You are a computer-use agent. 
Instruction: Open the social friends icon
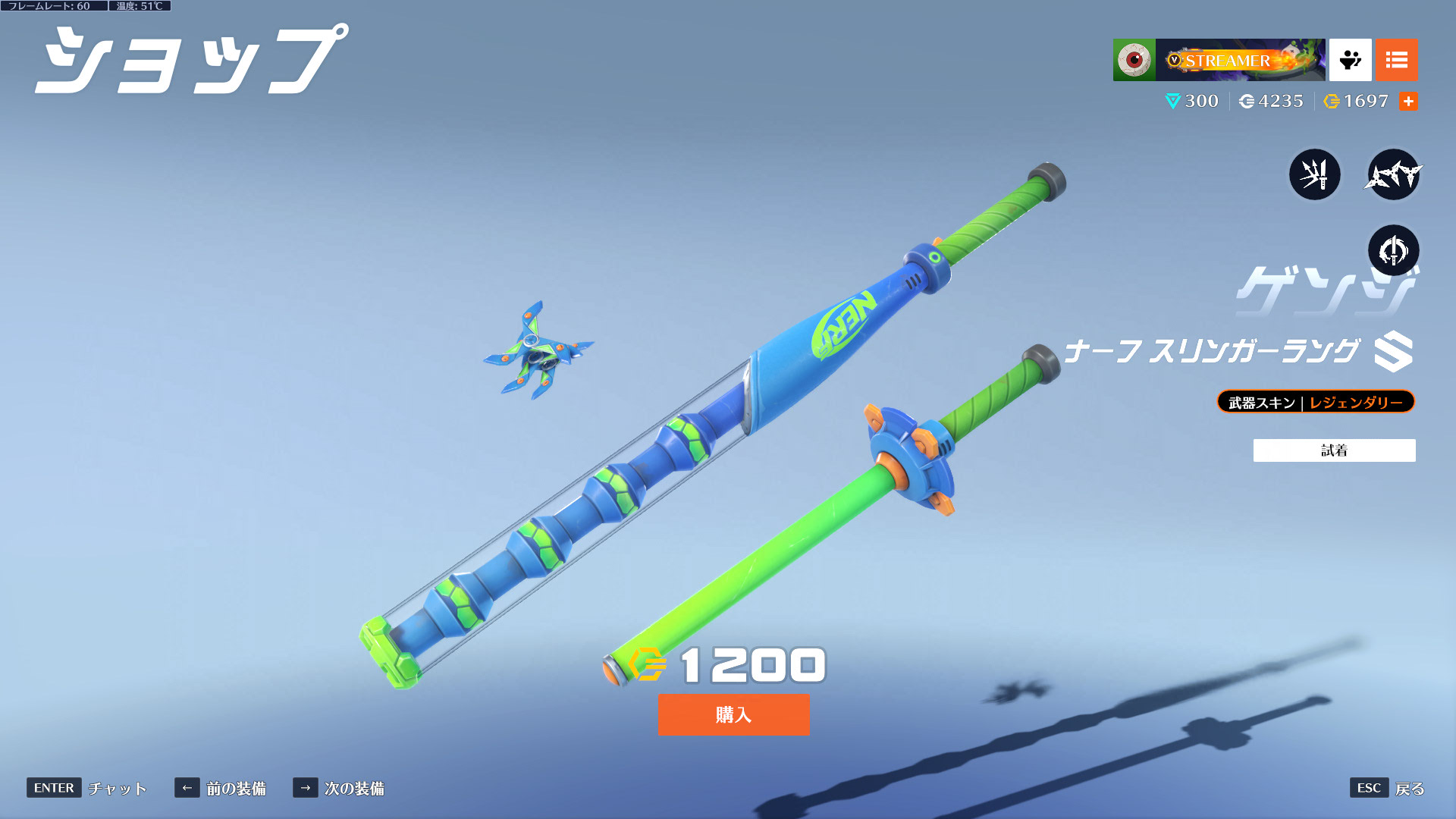[1350, 60]
